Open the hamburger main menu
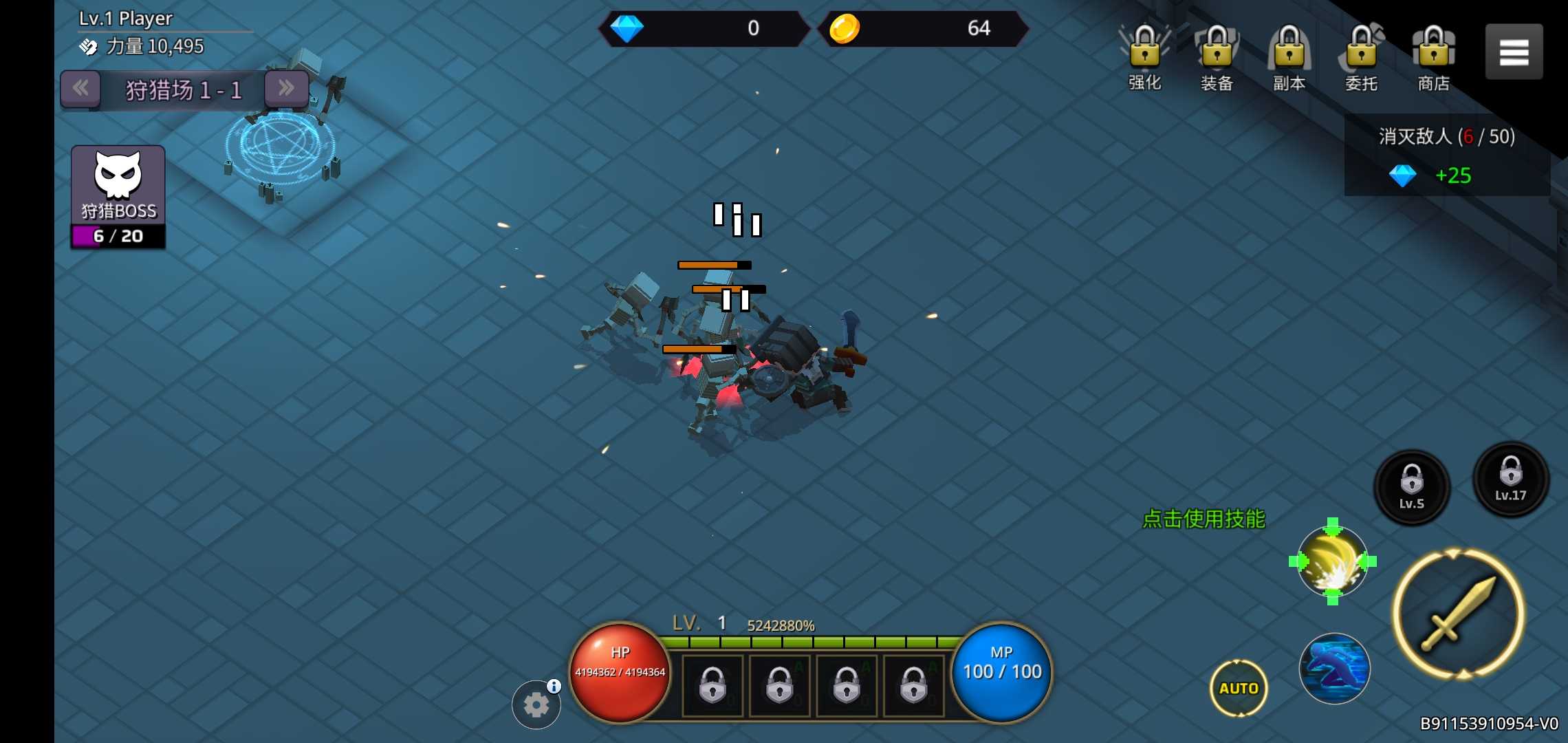Viewport: 1568px width, 743px height. coord(1514,52)
